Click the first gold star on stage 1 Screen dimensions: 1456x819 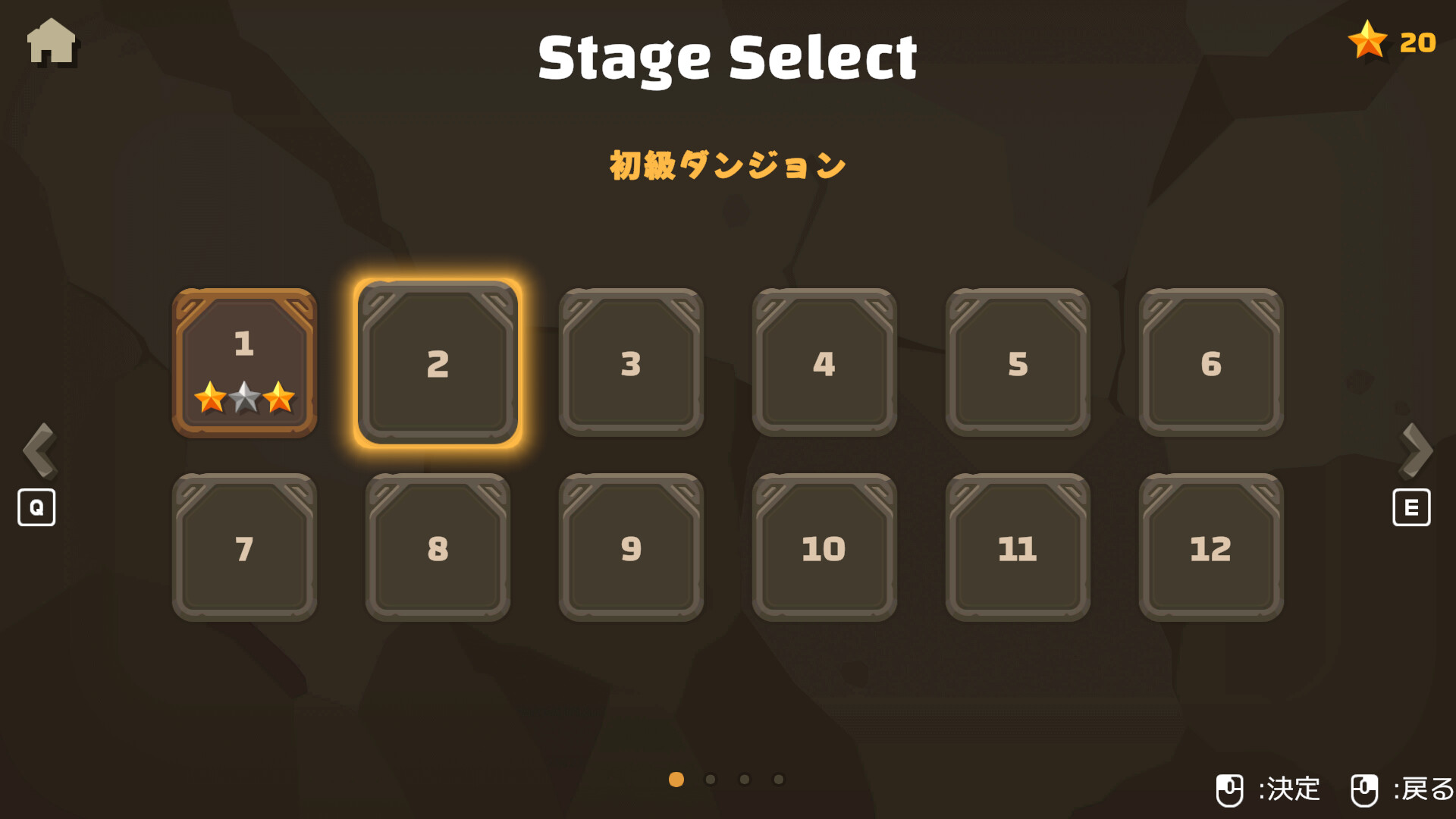pyautogui.click(x=211, y=397)
